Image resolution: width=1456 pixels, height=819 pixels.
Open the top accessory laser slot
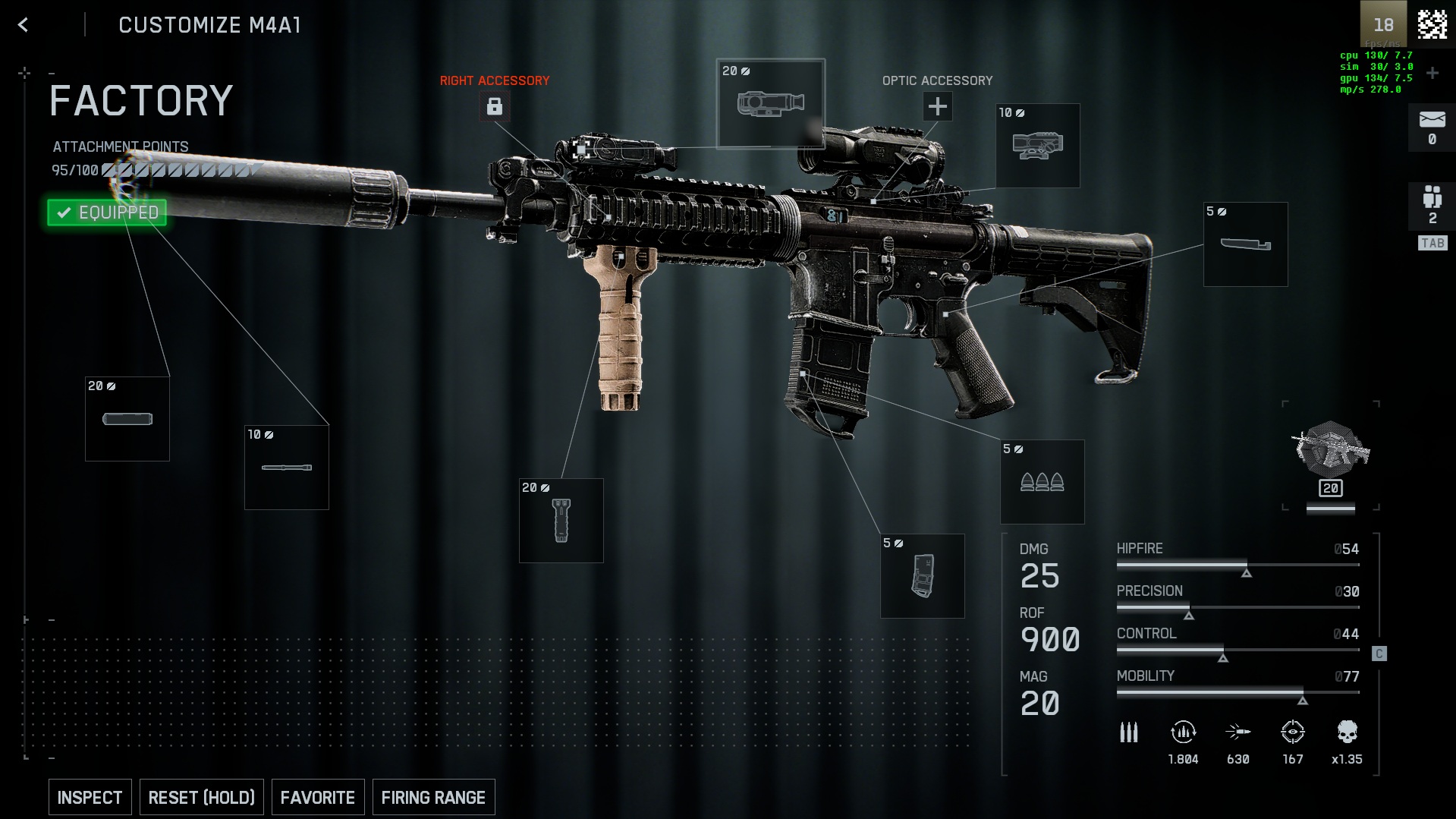[x=770, y=103]
